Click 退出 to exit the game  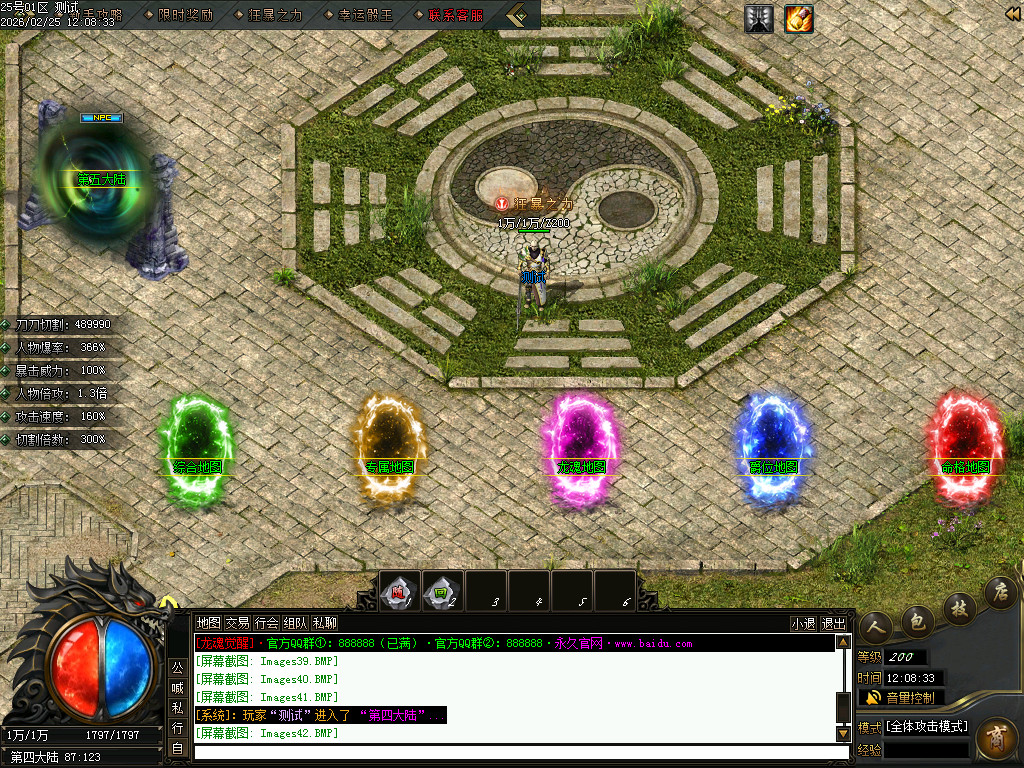click(x=833, y=623)
